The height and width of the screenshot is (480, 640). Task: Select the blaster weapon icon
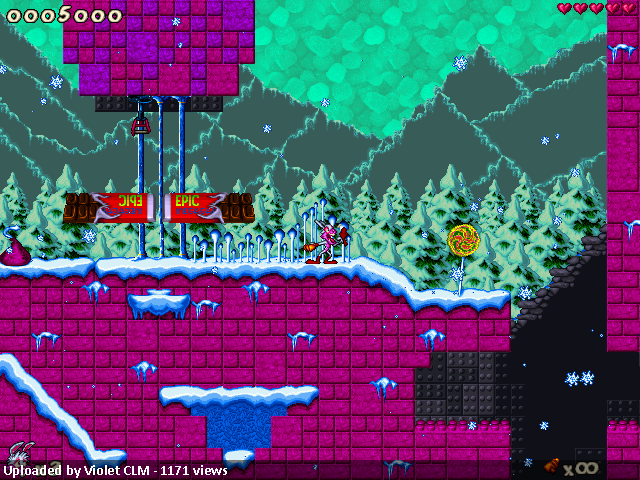coord(551,465)
